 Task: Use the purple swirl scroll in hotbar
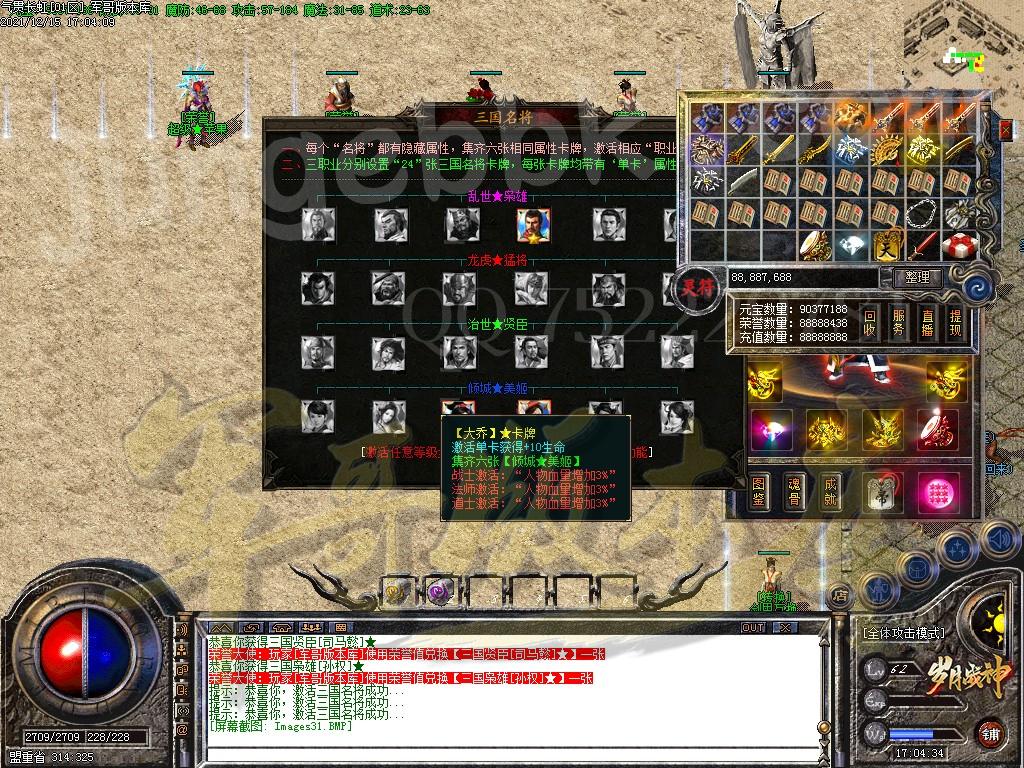tap(439, 592)
